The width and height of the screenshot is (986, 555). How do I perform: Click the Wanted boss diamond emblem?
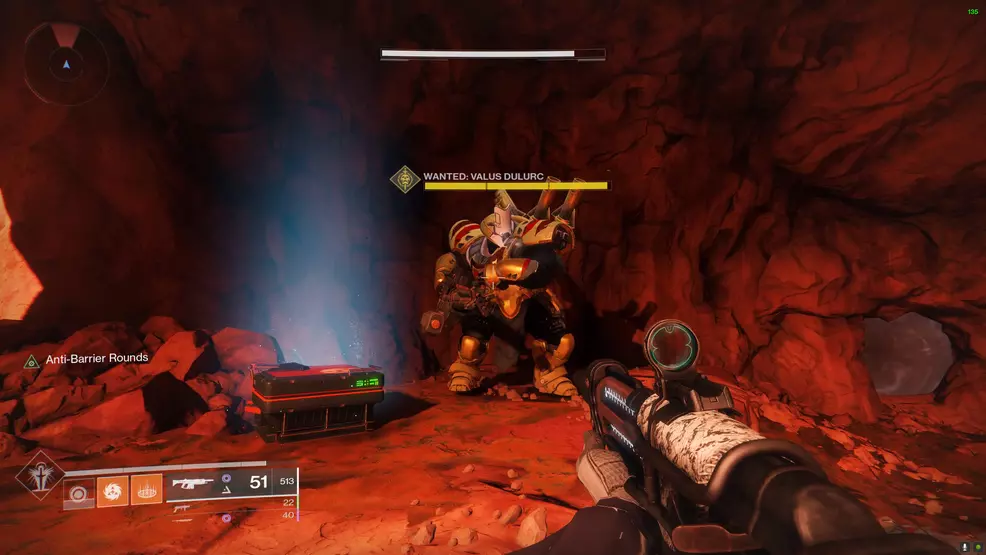tap(405, 180)
